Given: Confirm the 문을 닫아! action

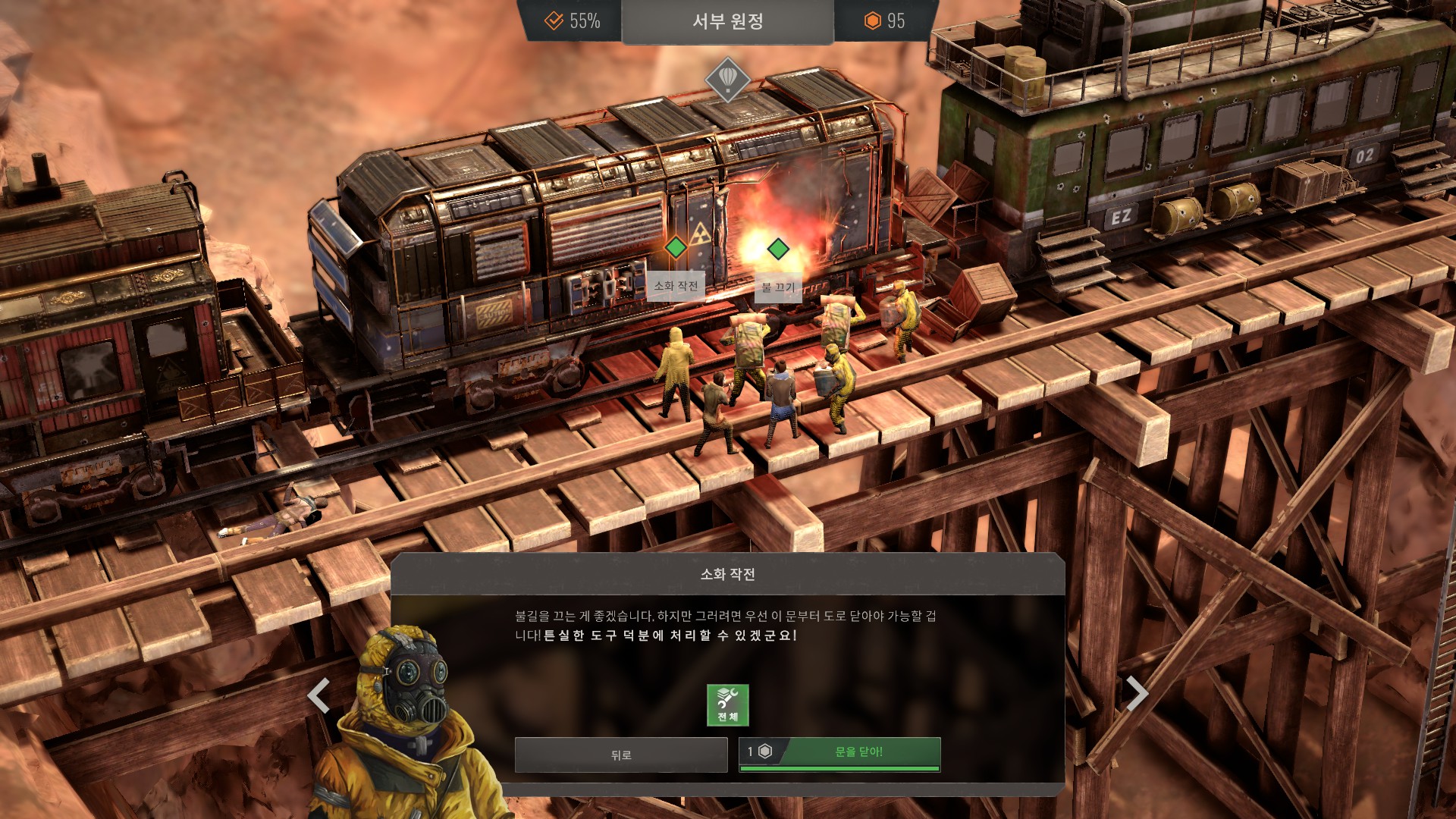Looking at the screenshot, I should click(x=839, y=753).
